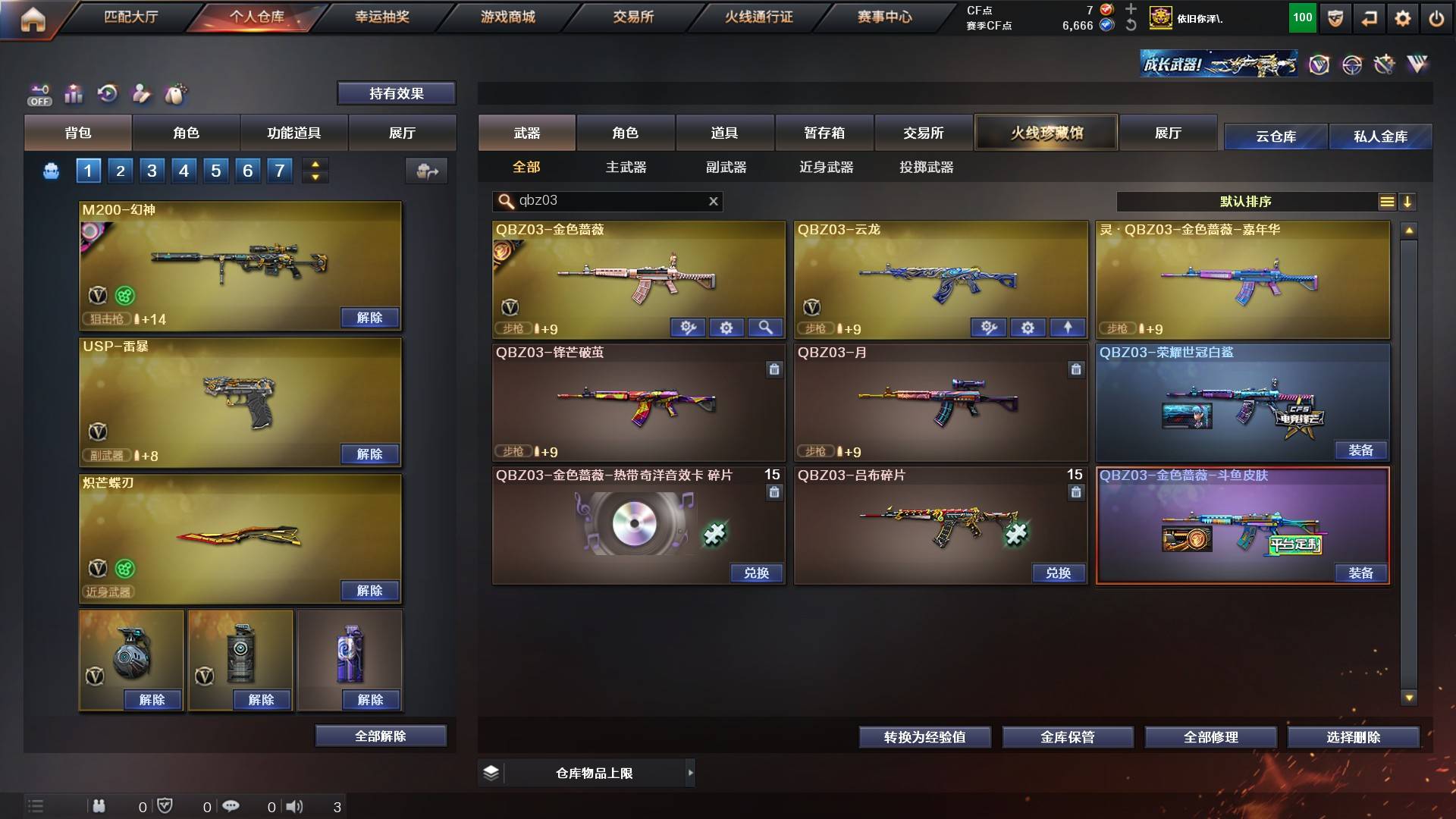Clear the qbz03 search with the X icon
The width and height of the screenshot is (1456, 819).
tap(711, 202)
